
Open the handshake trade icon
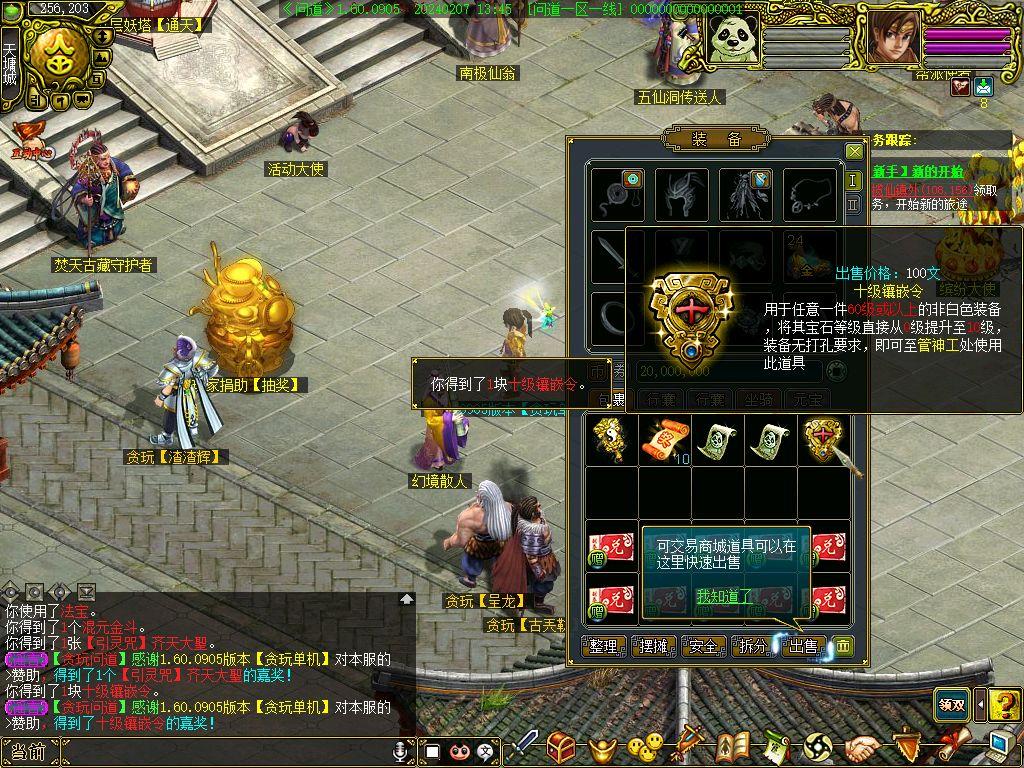(862, 747)
